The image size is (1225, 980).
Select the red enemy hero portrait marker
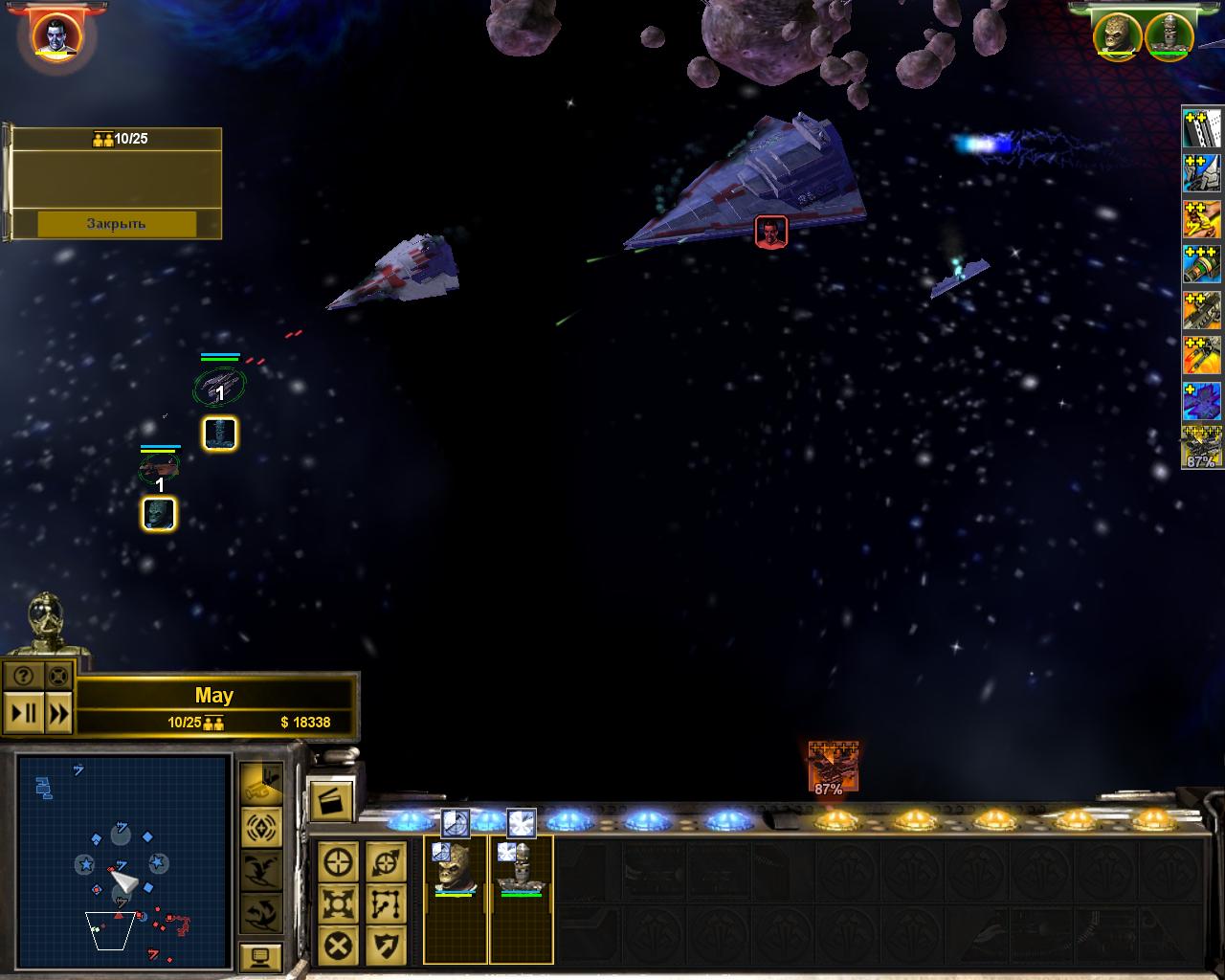tap(771, 232)
